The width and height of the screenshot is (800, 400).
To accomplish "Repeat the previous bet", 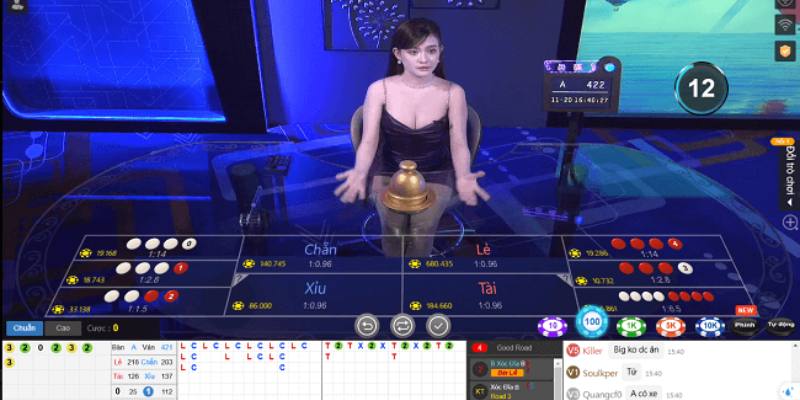I will click(402, 325).
